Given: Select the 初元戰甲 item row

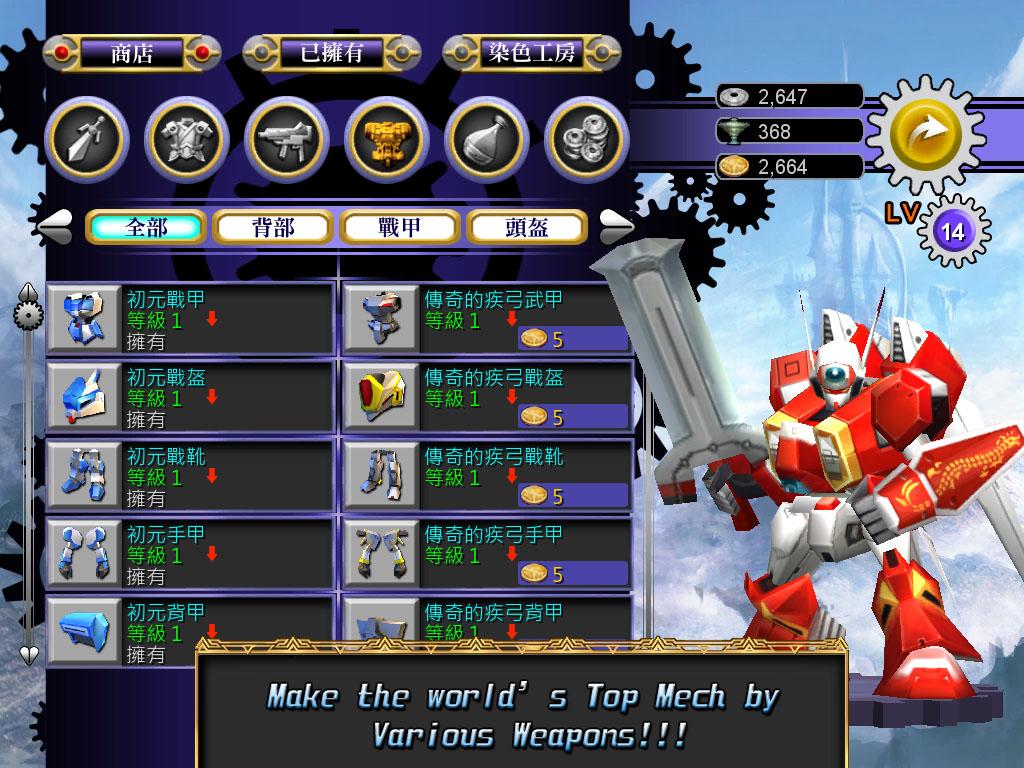Looking at the screenshot, I should click(190, 318).
